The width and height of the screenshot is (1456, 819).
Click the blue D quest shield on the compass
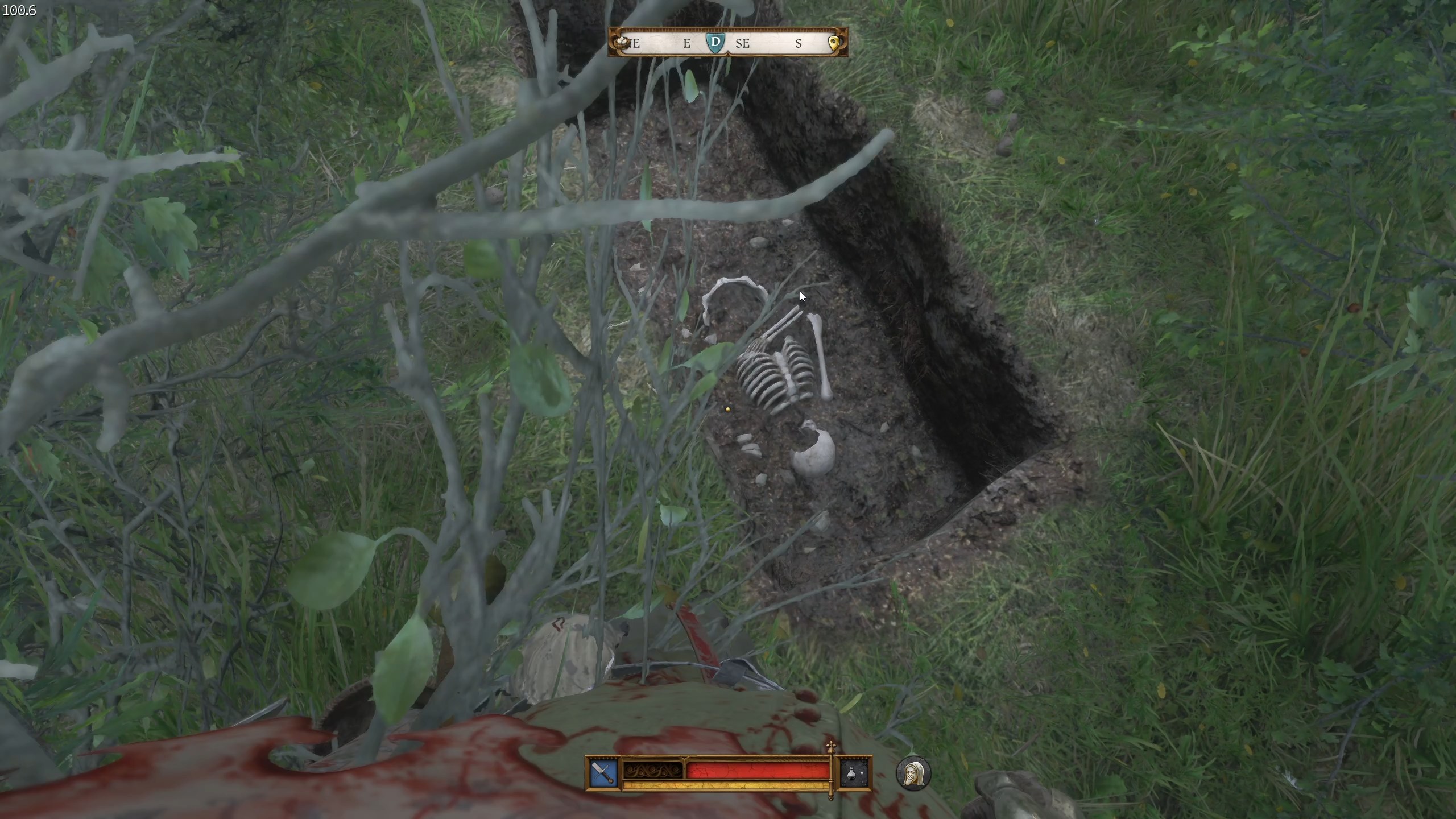[x=715, y=43]
